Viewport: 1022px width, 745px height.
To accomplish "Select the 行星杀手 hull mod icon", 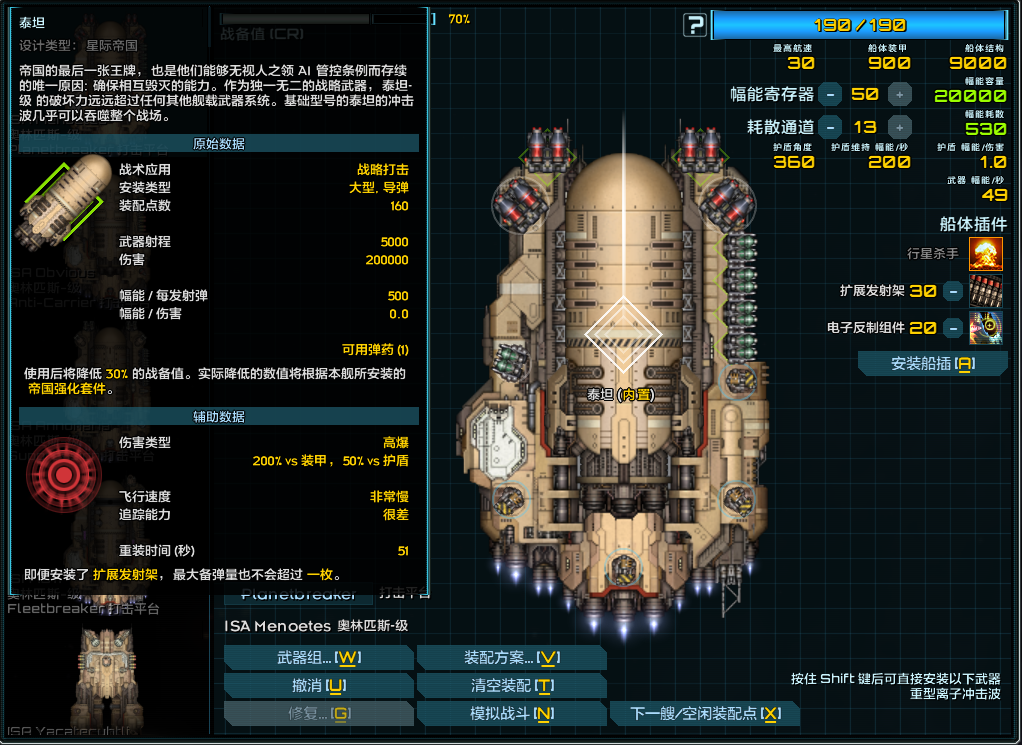I will pos(986,255).
